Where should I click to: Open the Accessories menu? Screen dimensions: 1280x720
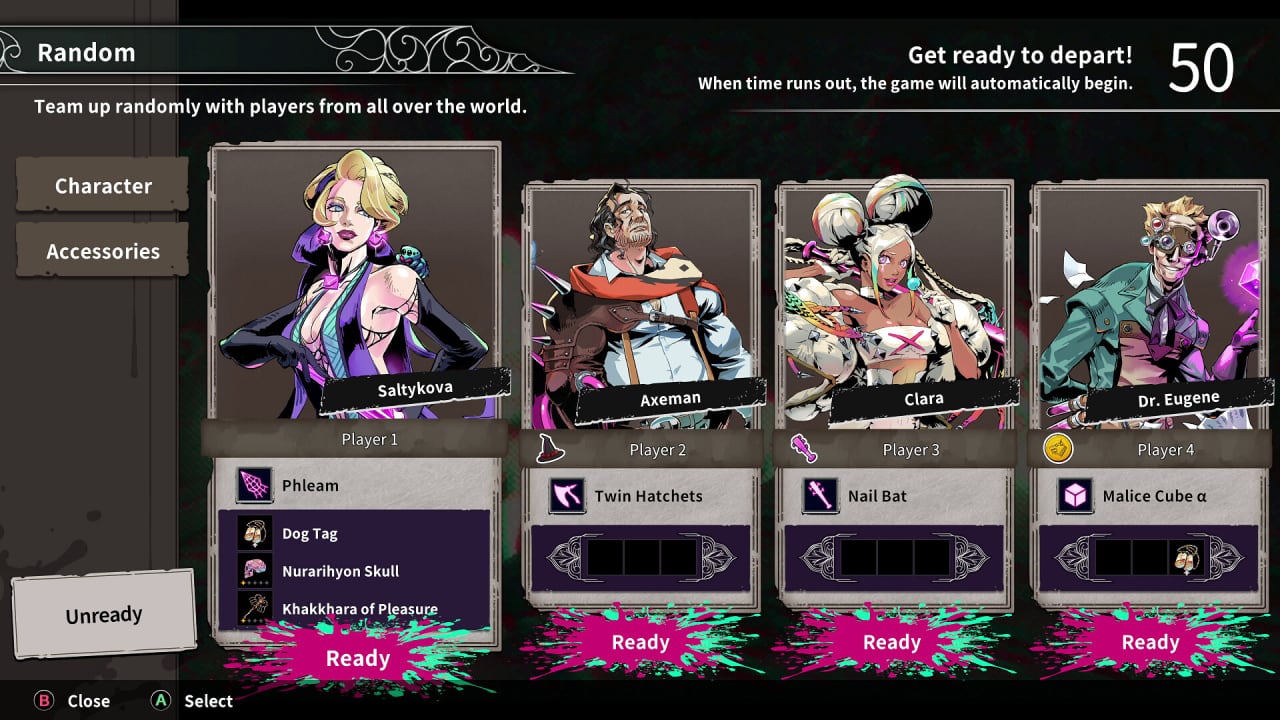pyautogui.click(x=103, y=251)
